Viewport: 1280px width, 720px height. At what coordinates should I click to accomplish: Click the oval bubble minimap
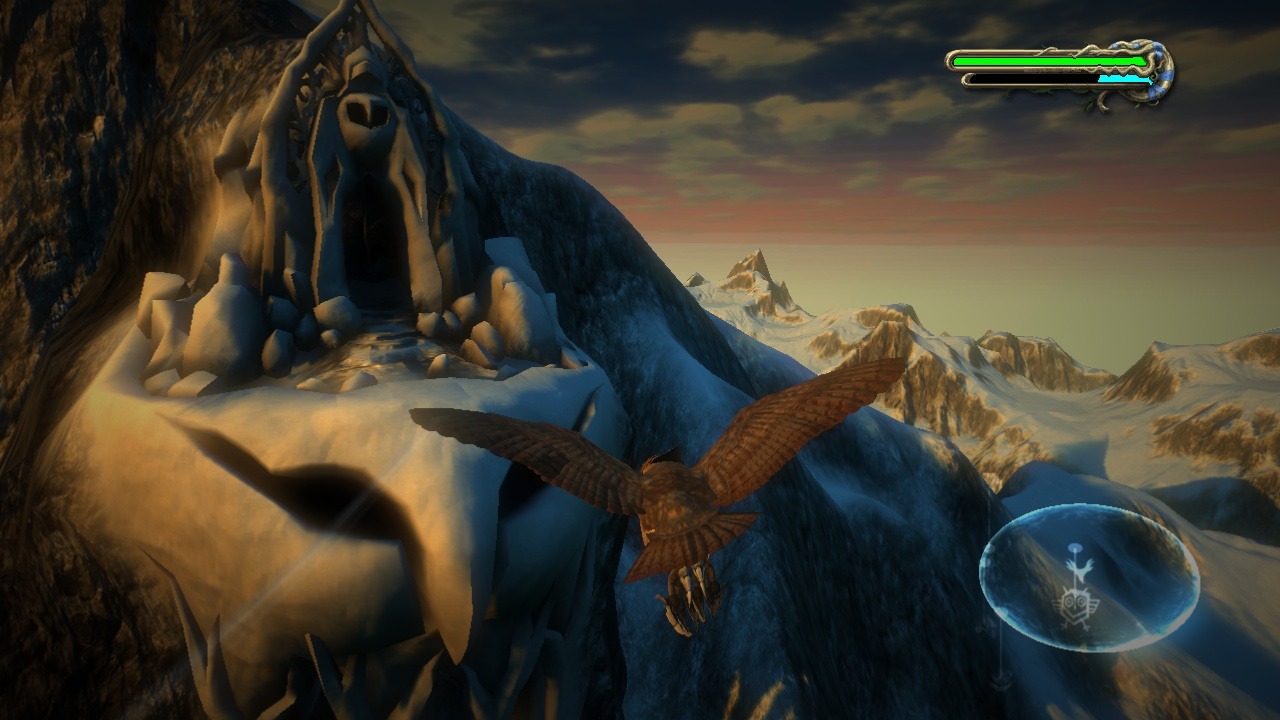pyautogui.click(x=1089, y=578)
